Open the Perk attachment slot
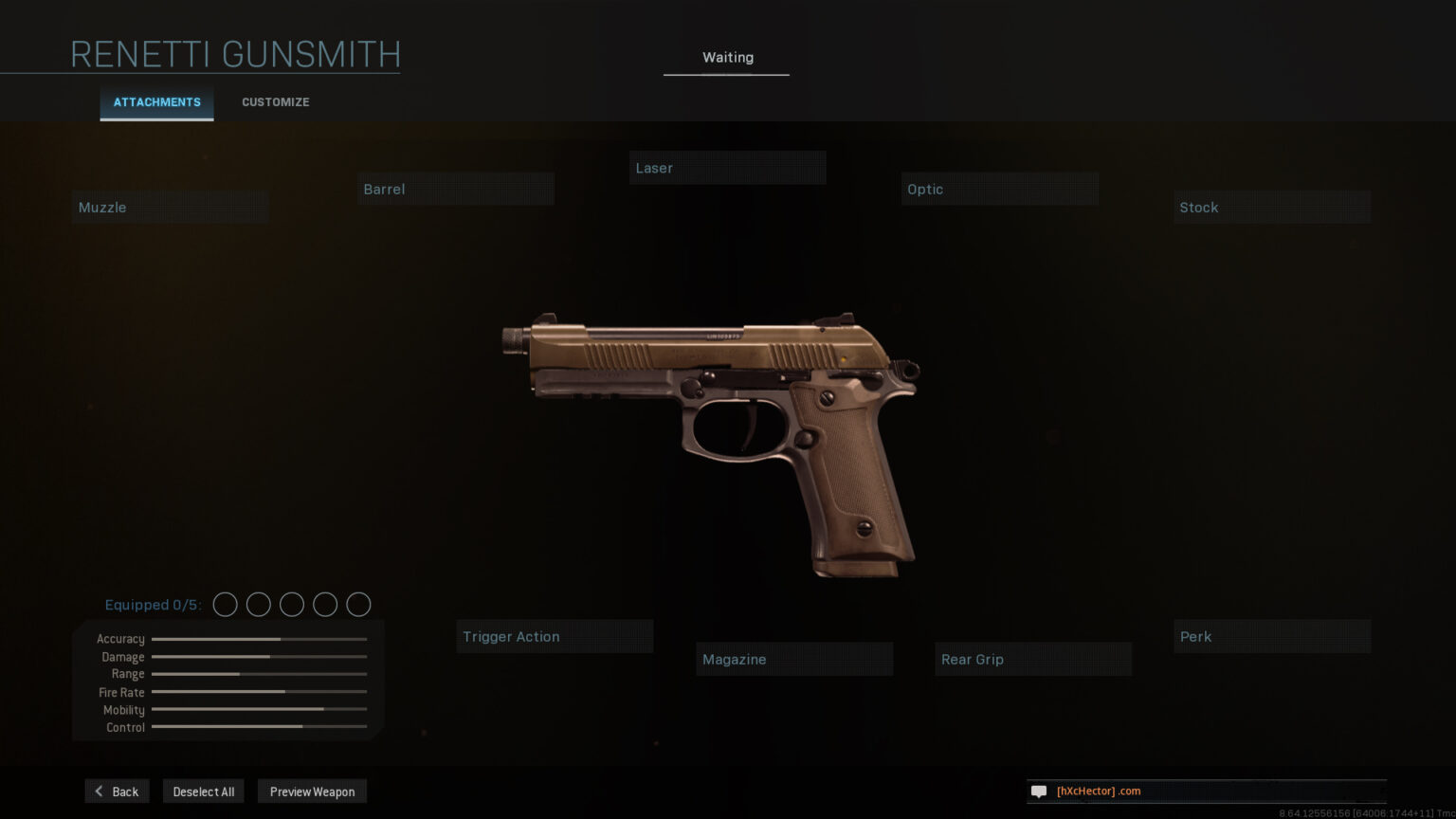Screen dimensions: 1456x819 point(1272,637)
